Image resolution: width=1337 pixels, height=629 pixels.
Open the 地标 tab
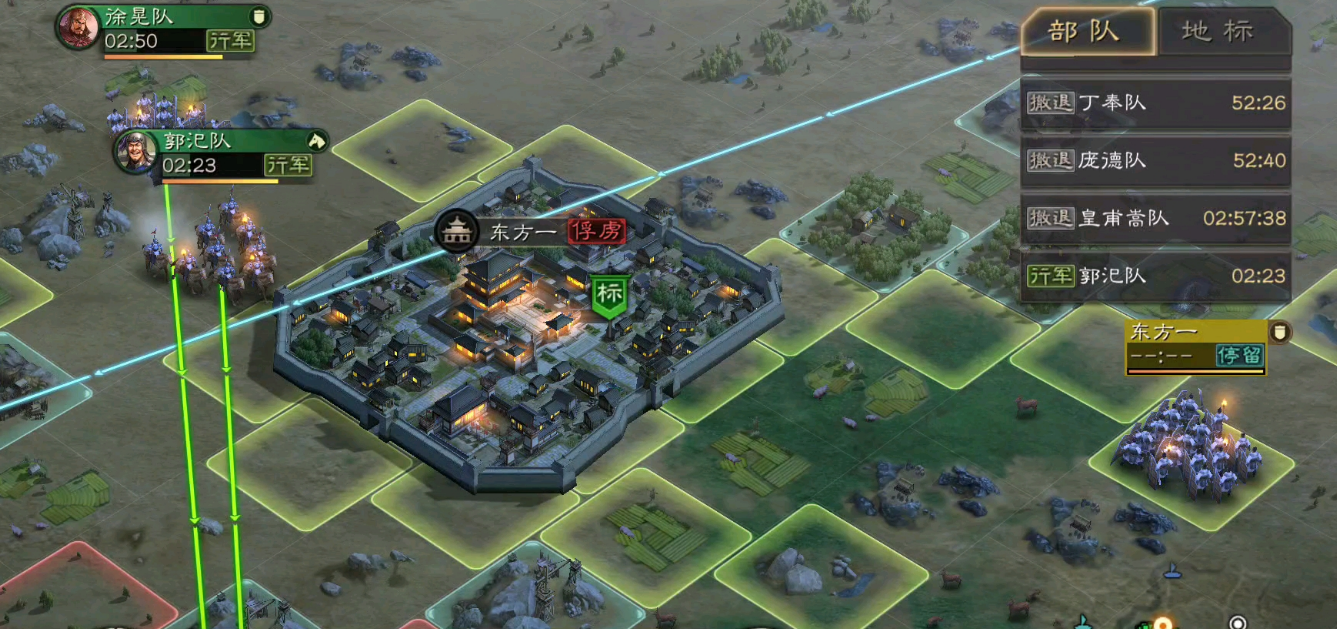coord(1219,32)
